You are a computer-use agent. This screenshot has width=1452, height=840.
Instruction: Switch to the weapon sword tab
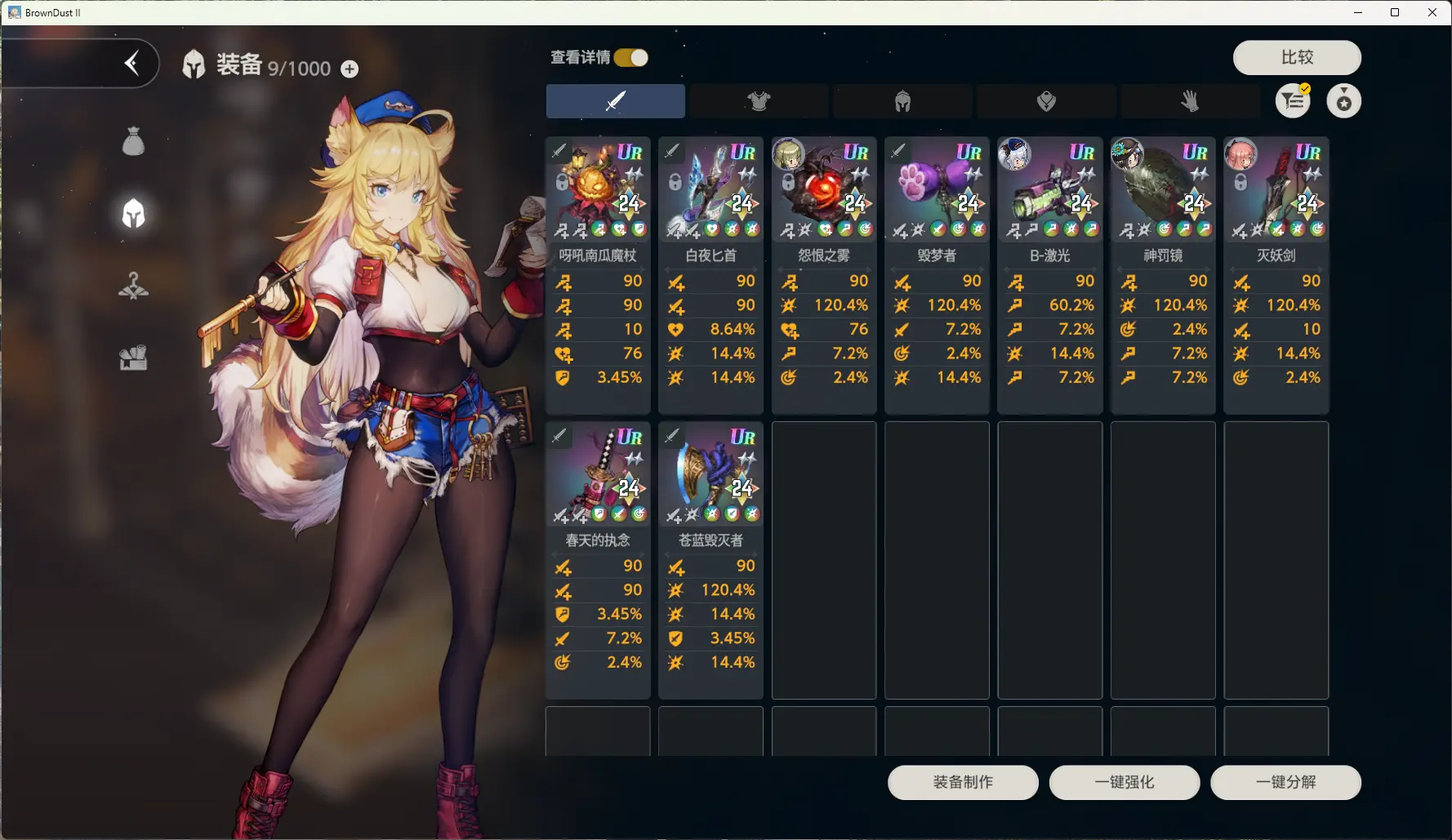[615, 101]
